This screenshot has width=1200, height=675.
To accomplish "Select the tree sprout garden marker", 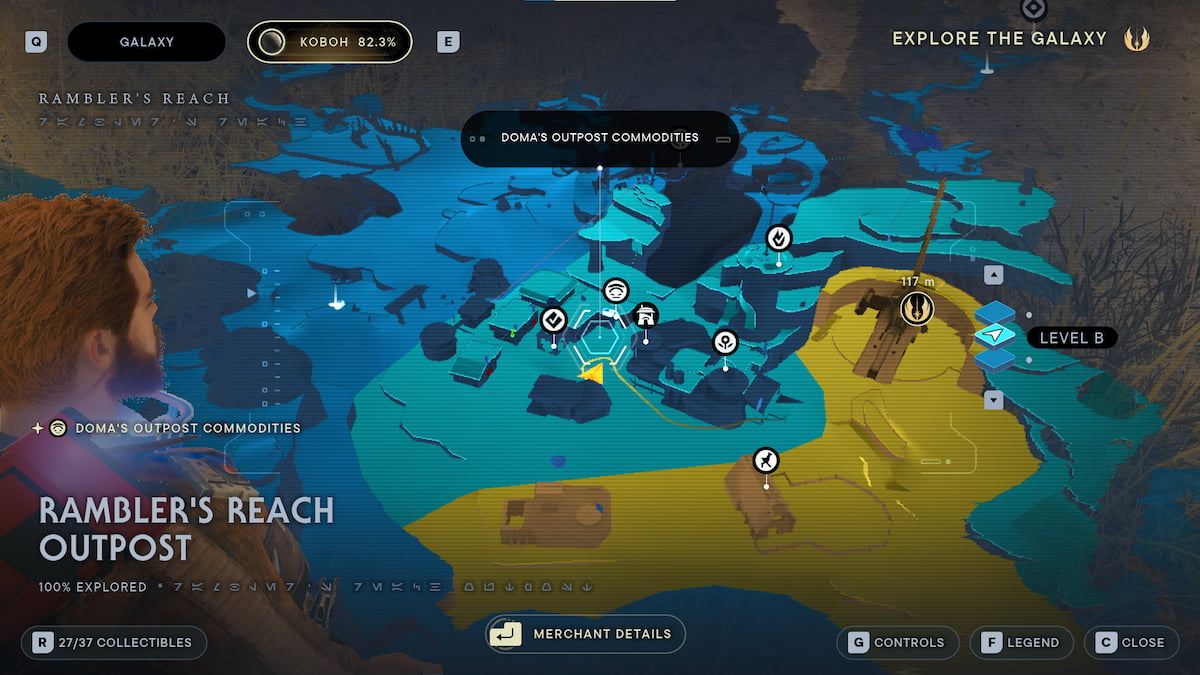I will pyautogui.click(x=725, y=342).
